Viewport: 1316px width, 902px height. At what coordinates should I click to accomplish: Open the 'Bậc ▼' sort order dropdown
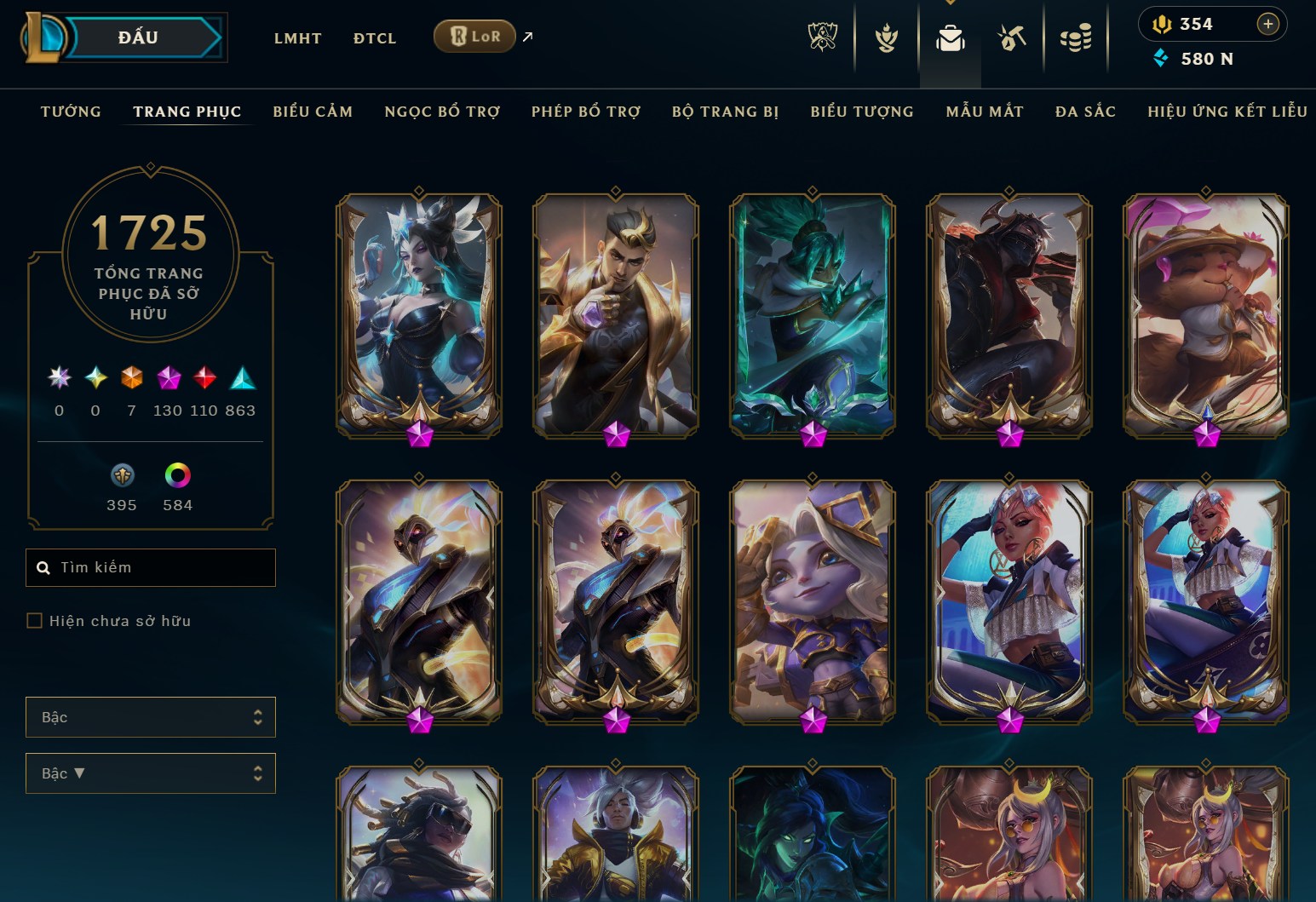pyautogui.click(x=151, y=773)
